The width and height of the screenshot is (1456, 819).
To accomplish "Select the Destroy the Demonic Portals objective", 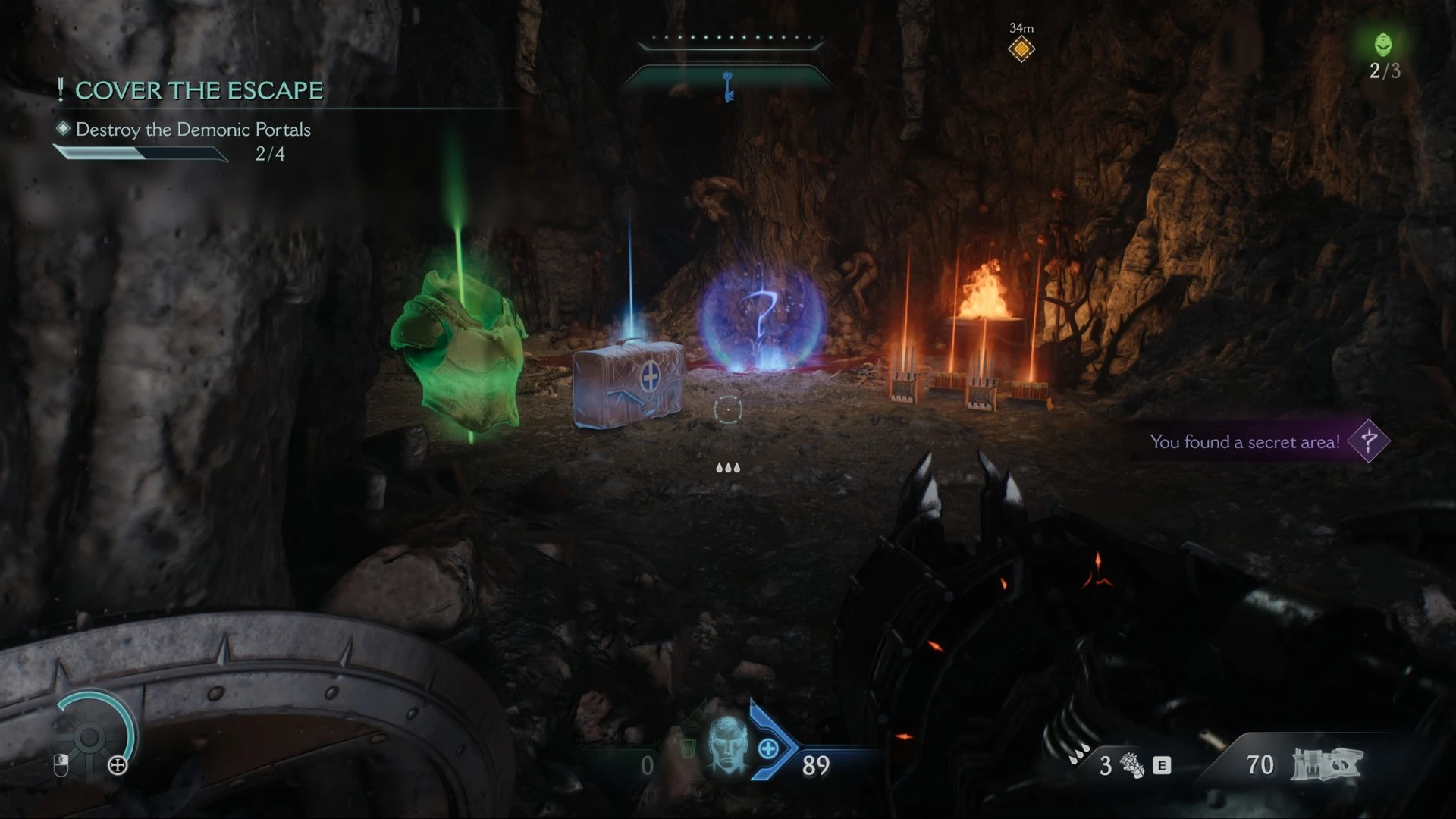I will (193, 130).
